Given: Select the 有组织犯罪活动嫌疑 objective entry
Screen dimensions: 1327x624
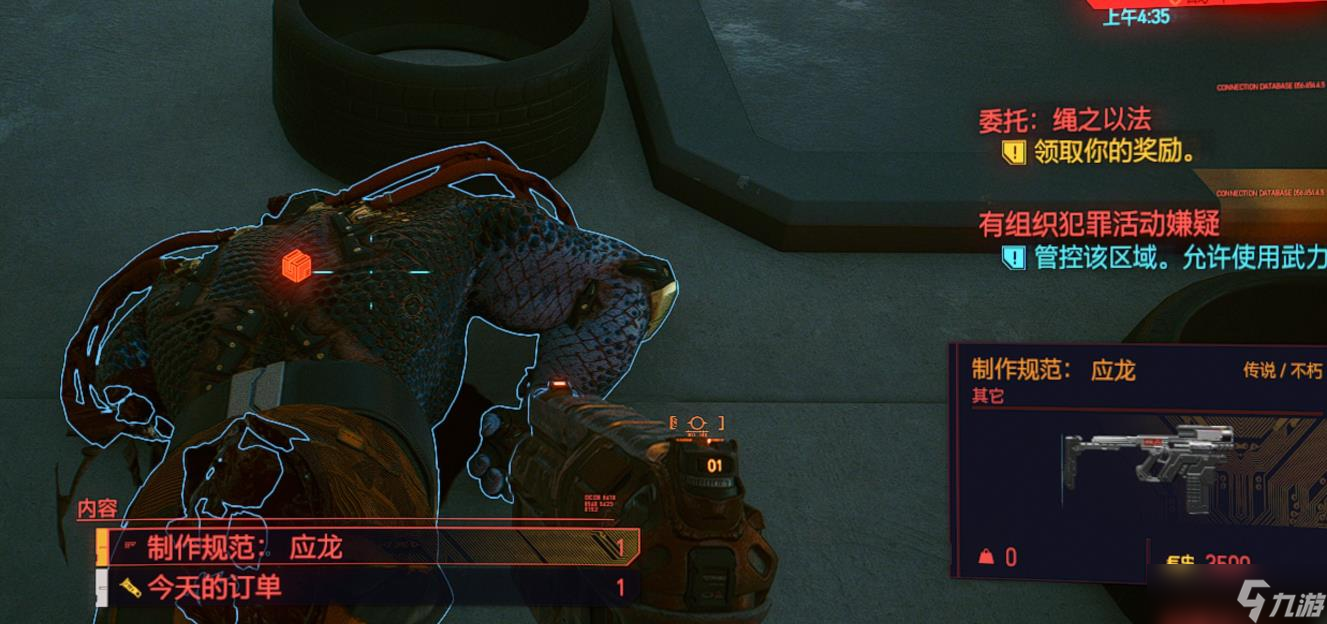Looking at the screenshot, I should click(1098, 224).
